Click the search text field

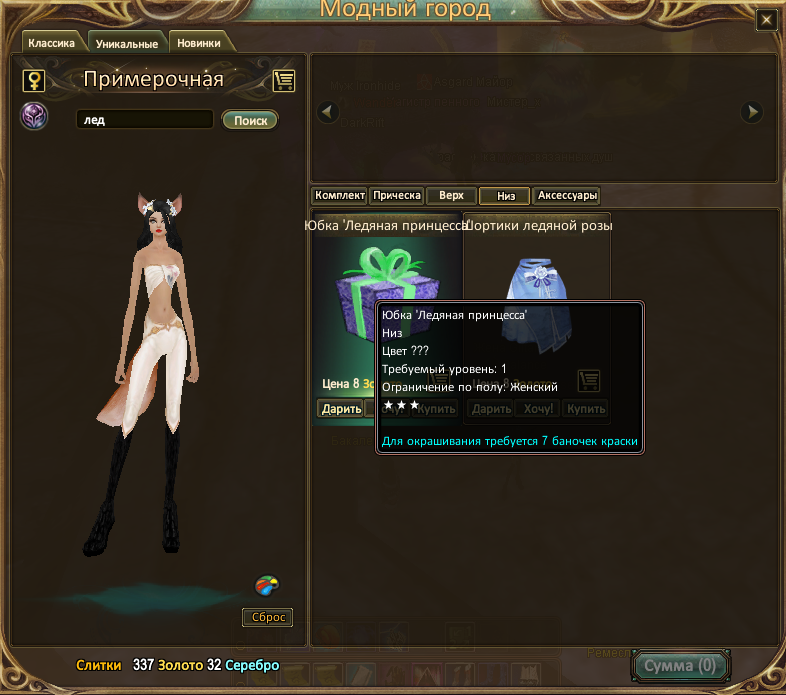tap(144, 120)
